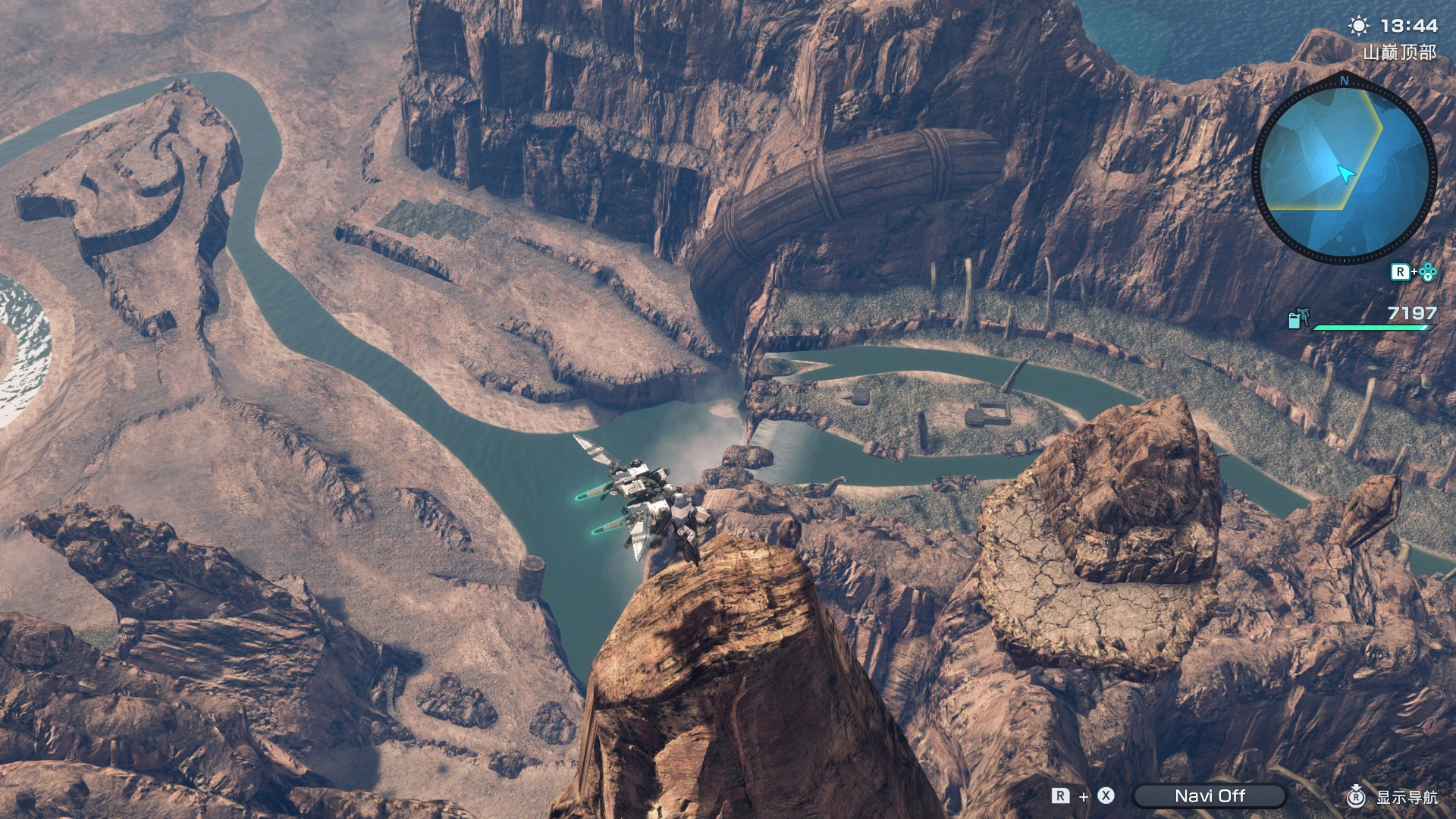The image size is (1456, 819).
Task: Click the location name 山巅顶部
Action: 1399,52
